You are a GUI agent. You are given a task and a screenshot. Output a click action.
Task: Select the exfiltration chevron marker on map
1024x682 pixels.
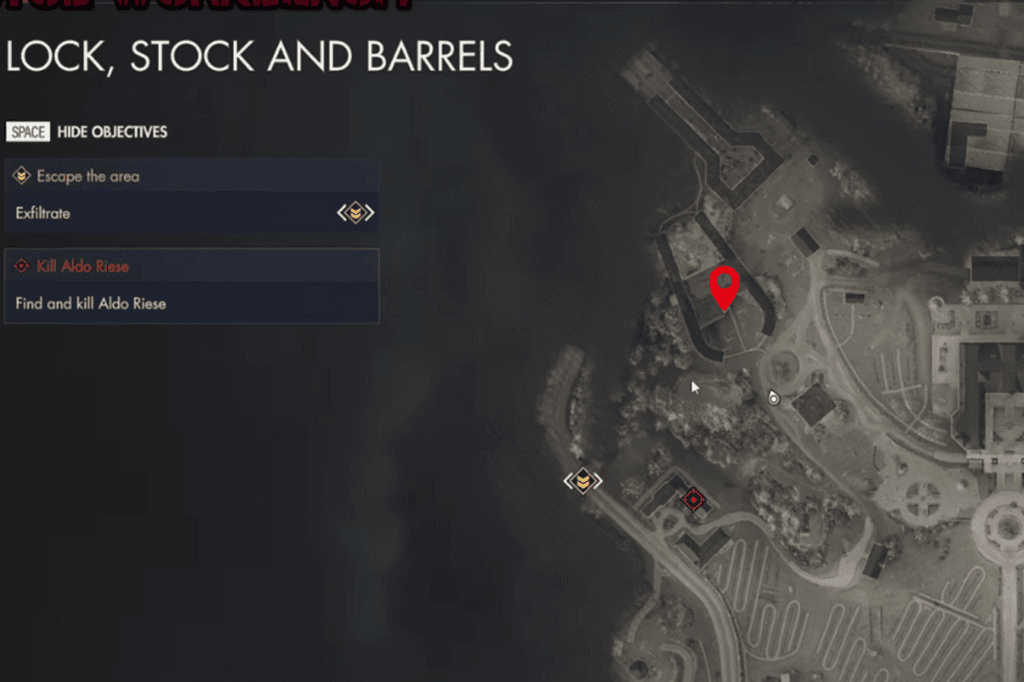coord(583,481)
